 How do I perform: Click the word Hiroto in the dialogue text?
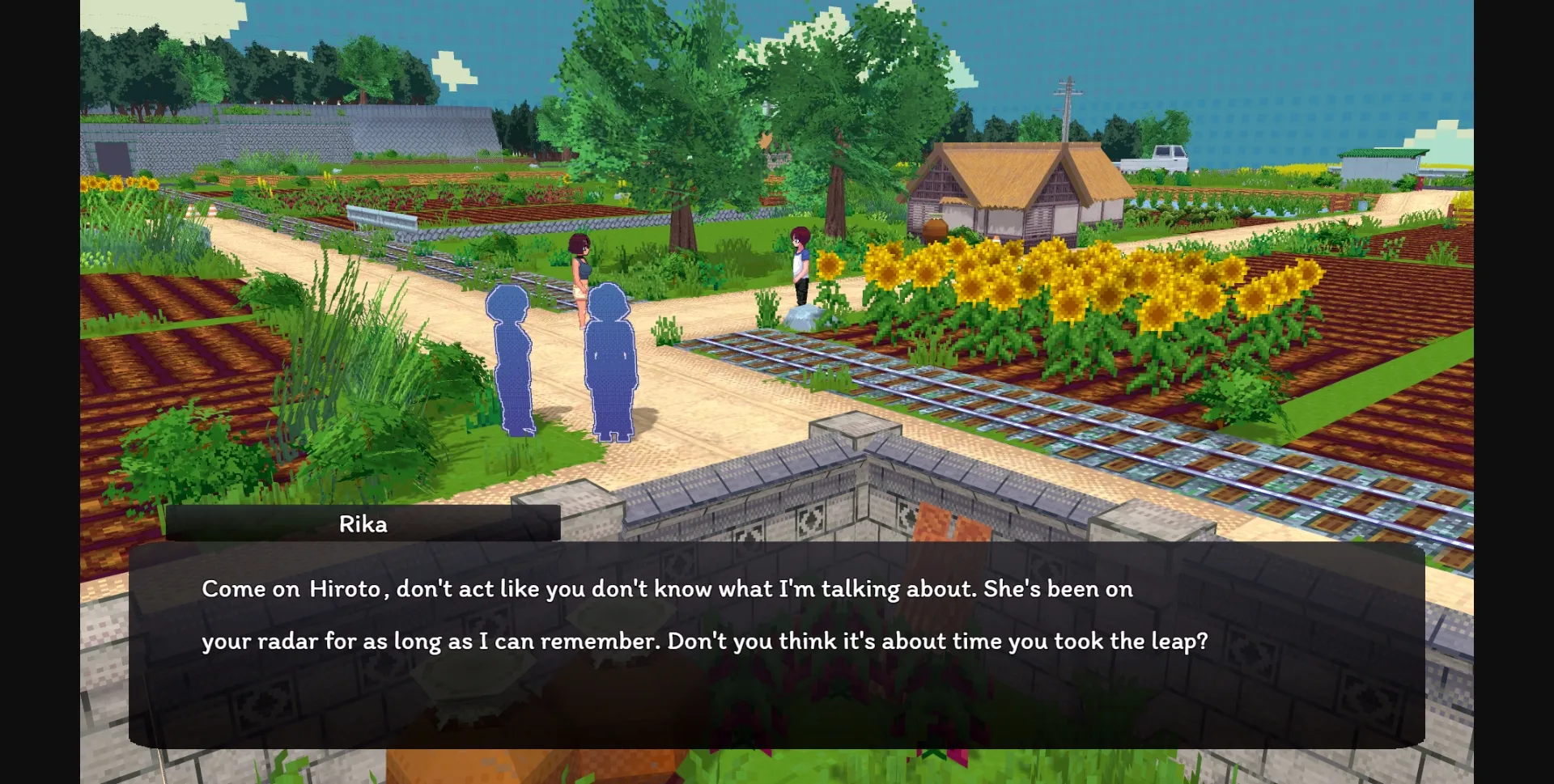[x=344, y=589]
